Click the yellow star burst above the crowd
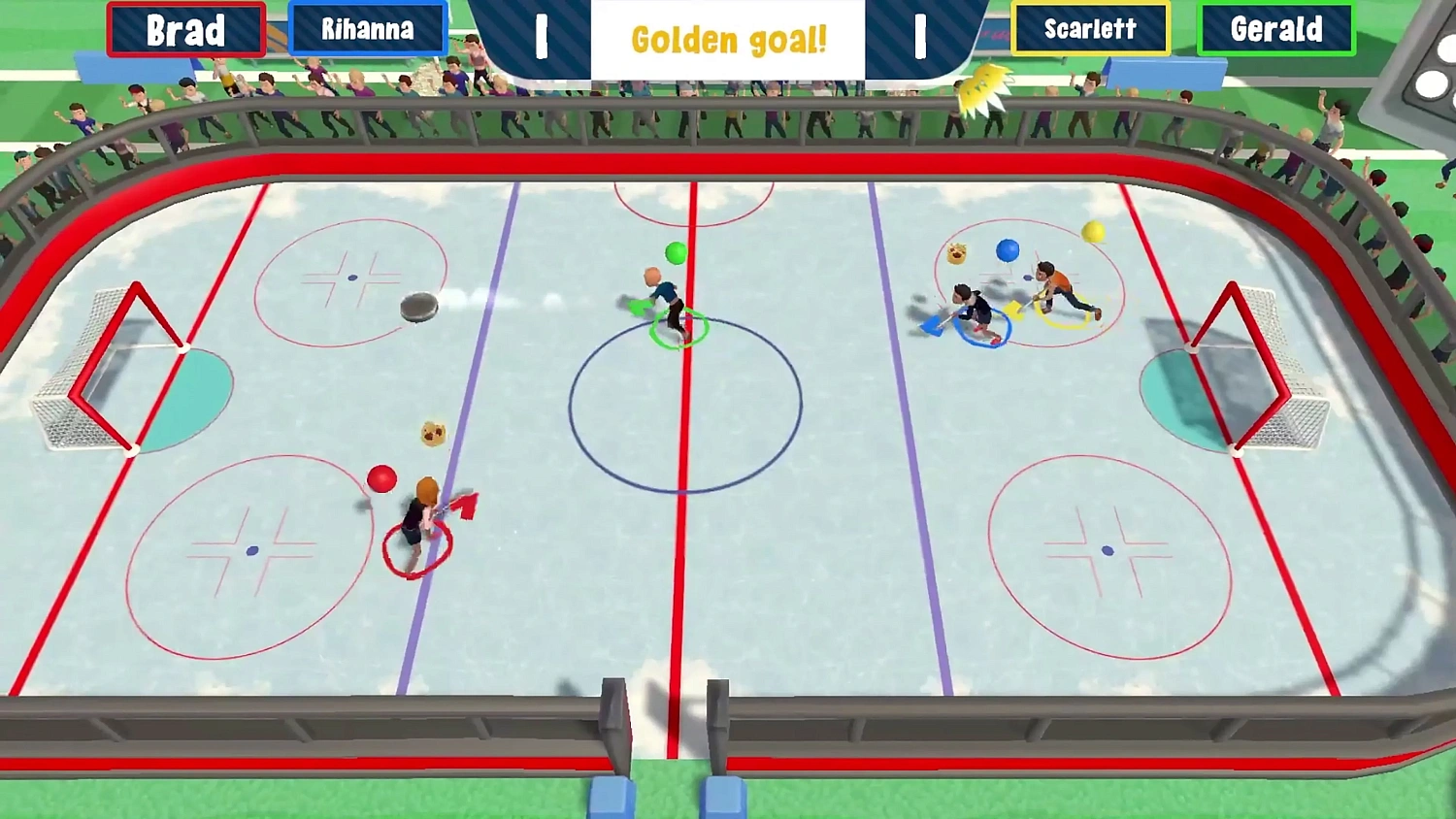This screenshot has height=819, width=1456. (983, 89)
